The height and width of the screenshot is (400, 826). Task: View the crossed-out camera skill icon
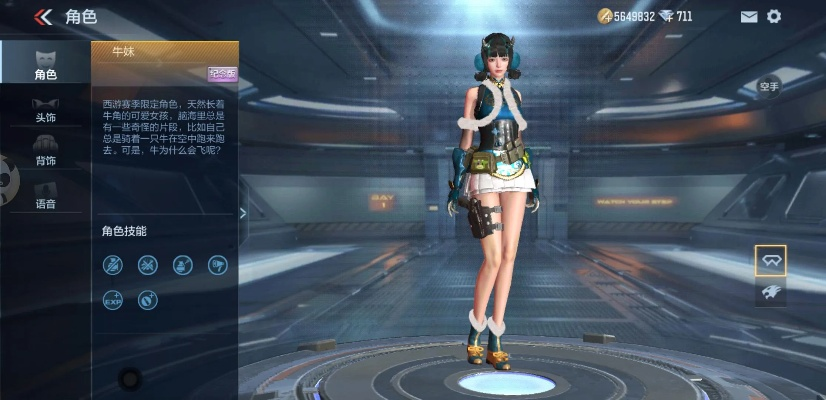tap(113, 264)
